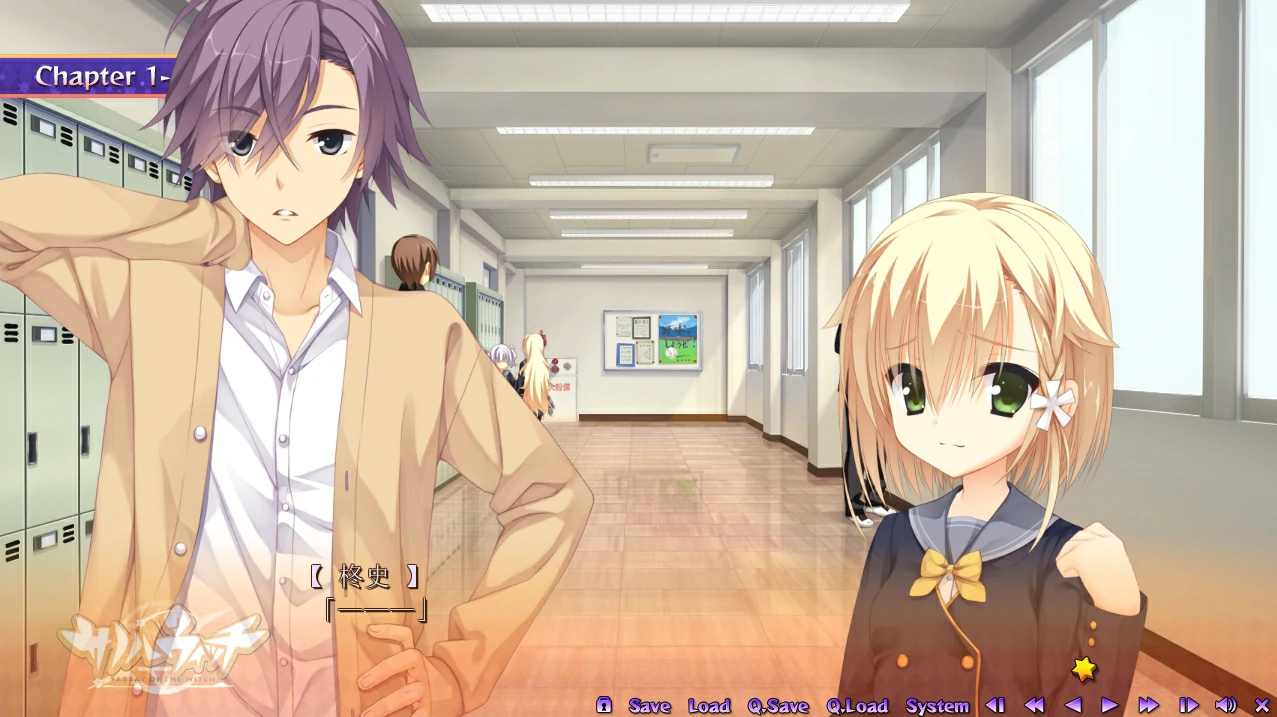Jump ahead with the bar-and-right-arrow button
The image size is (1277, 717).
pyautogui.click(x=1188, y=706)
